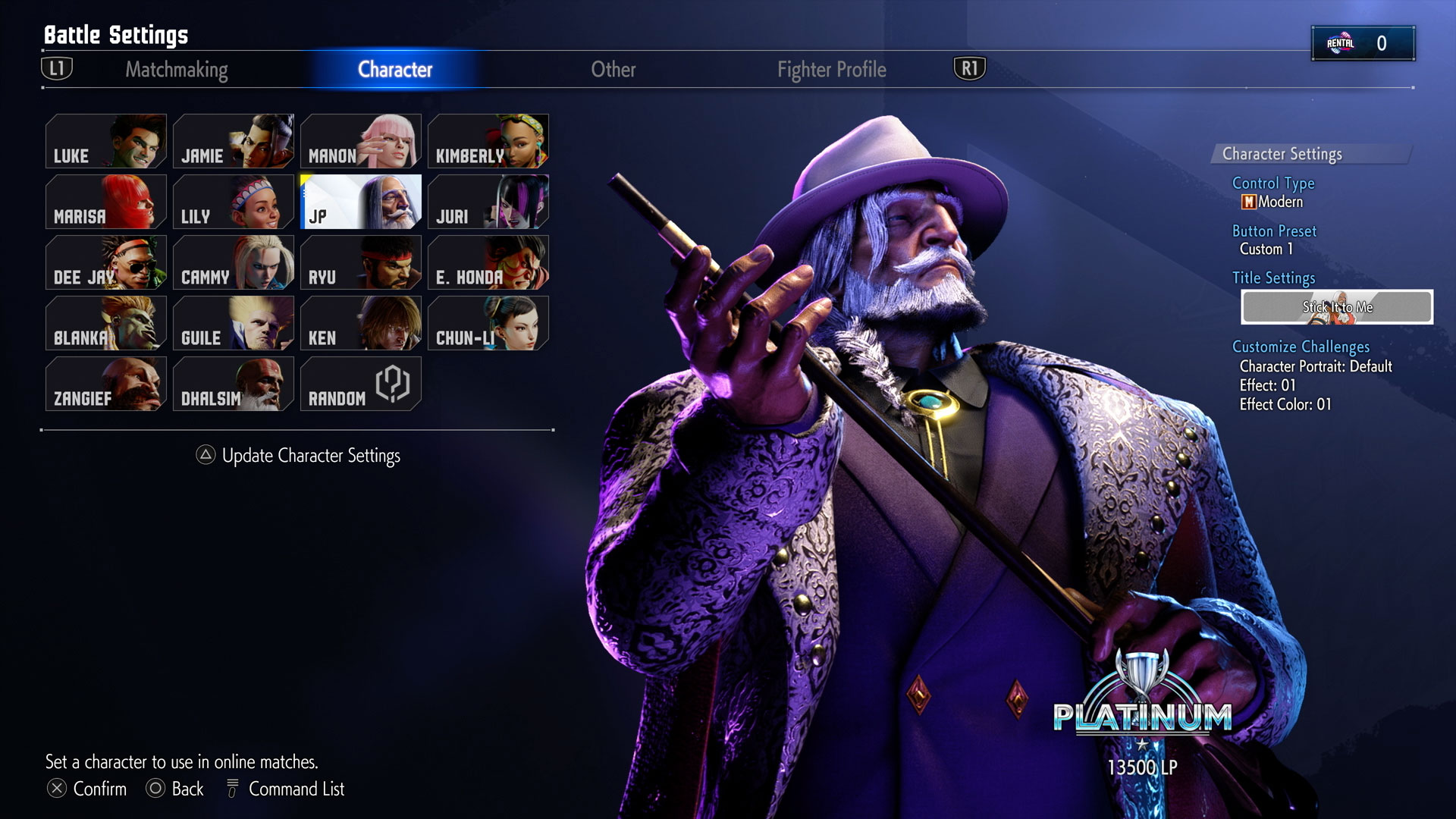Open the Fighter Profile tab
The width and height of the screenshot is (1456, 819).
click(831, 70)
